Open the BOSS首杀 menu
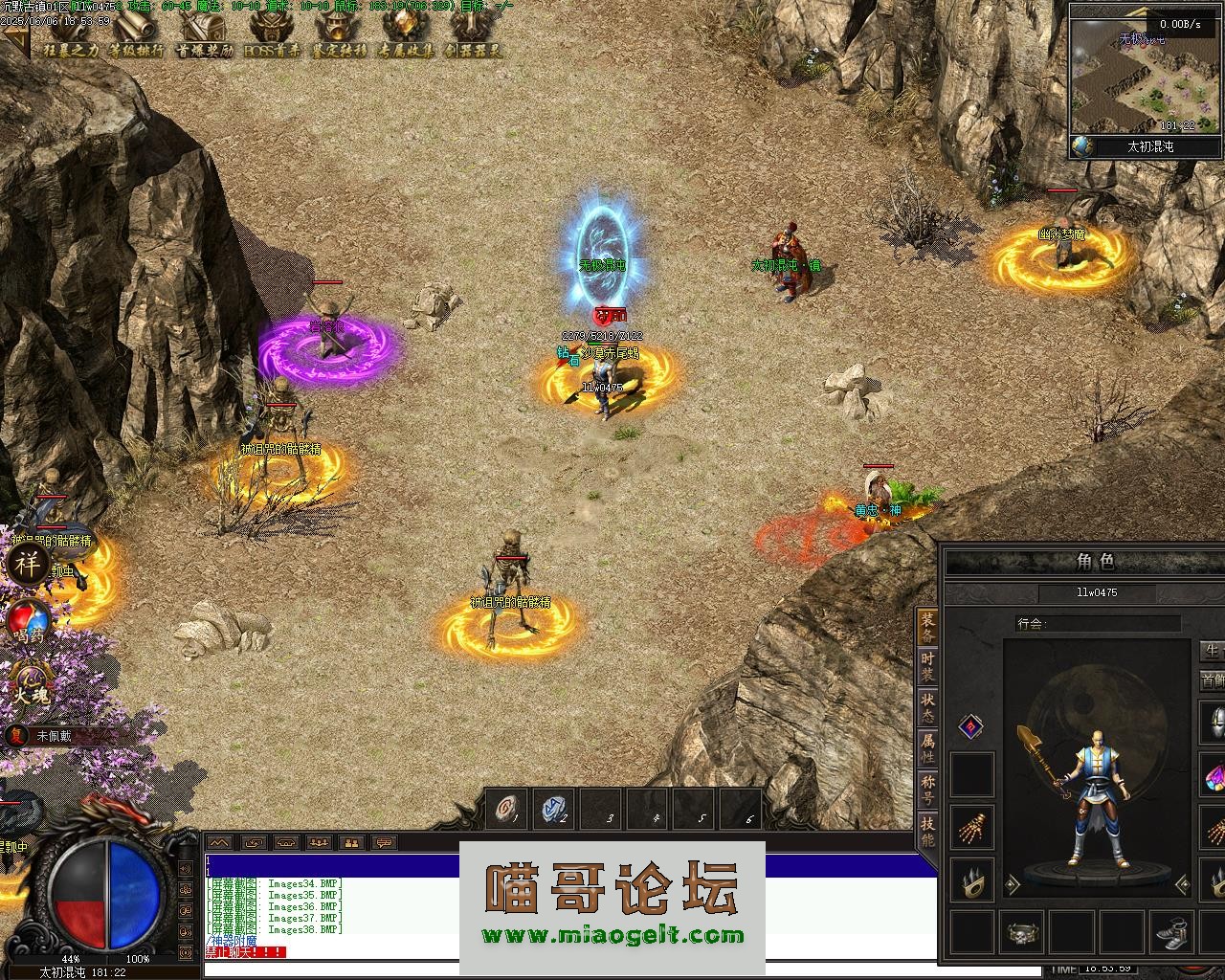The image size is (1225, 980). (272, 34)
